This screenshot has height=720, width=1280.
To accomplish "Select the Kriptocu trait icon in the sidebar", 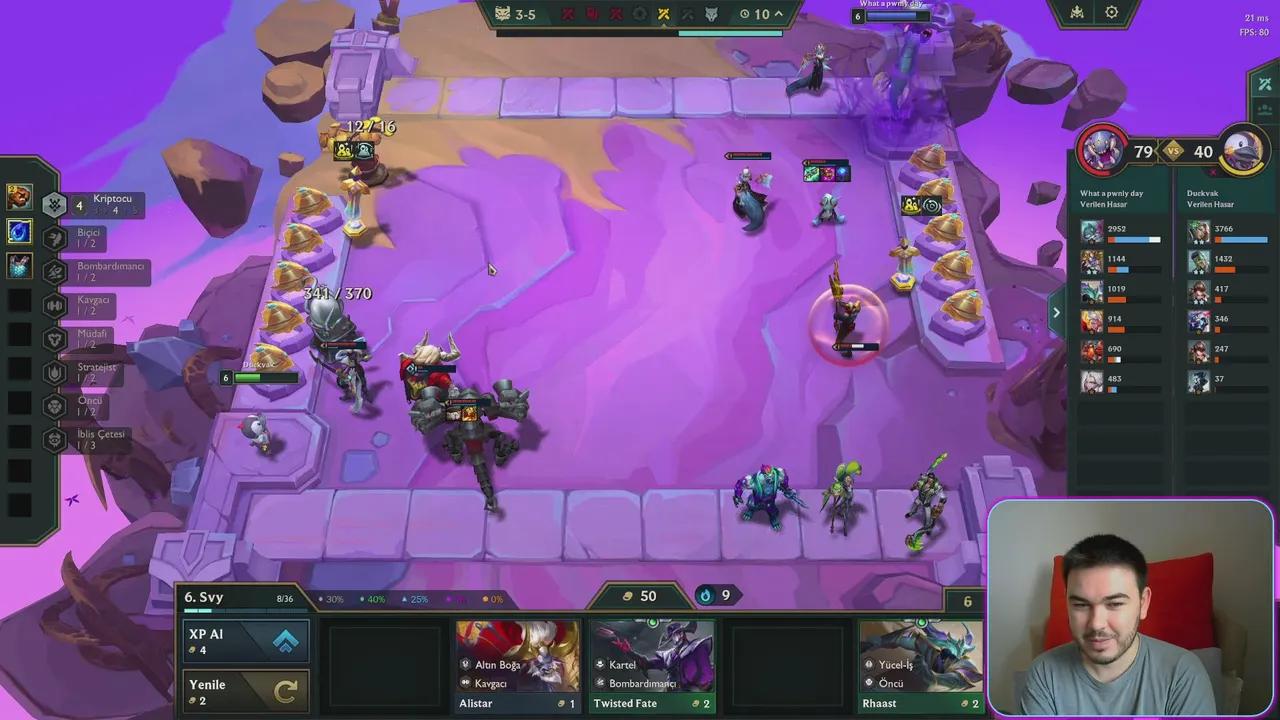I will pos(55,203).
